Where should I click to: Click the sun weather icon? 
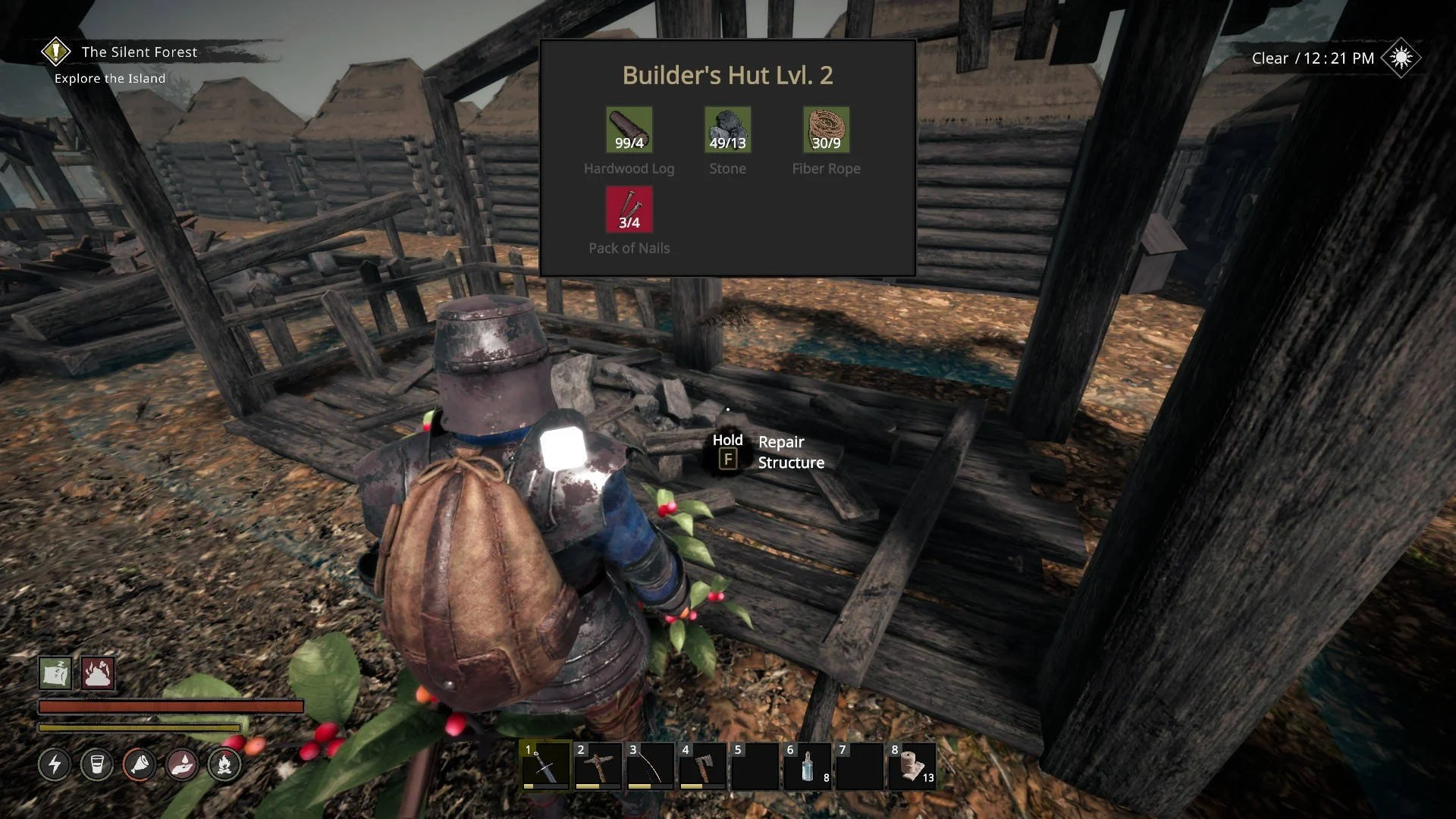tap(1401, 58)
